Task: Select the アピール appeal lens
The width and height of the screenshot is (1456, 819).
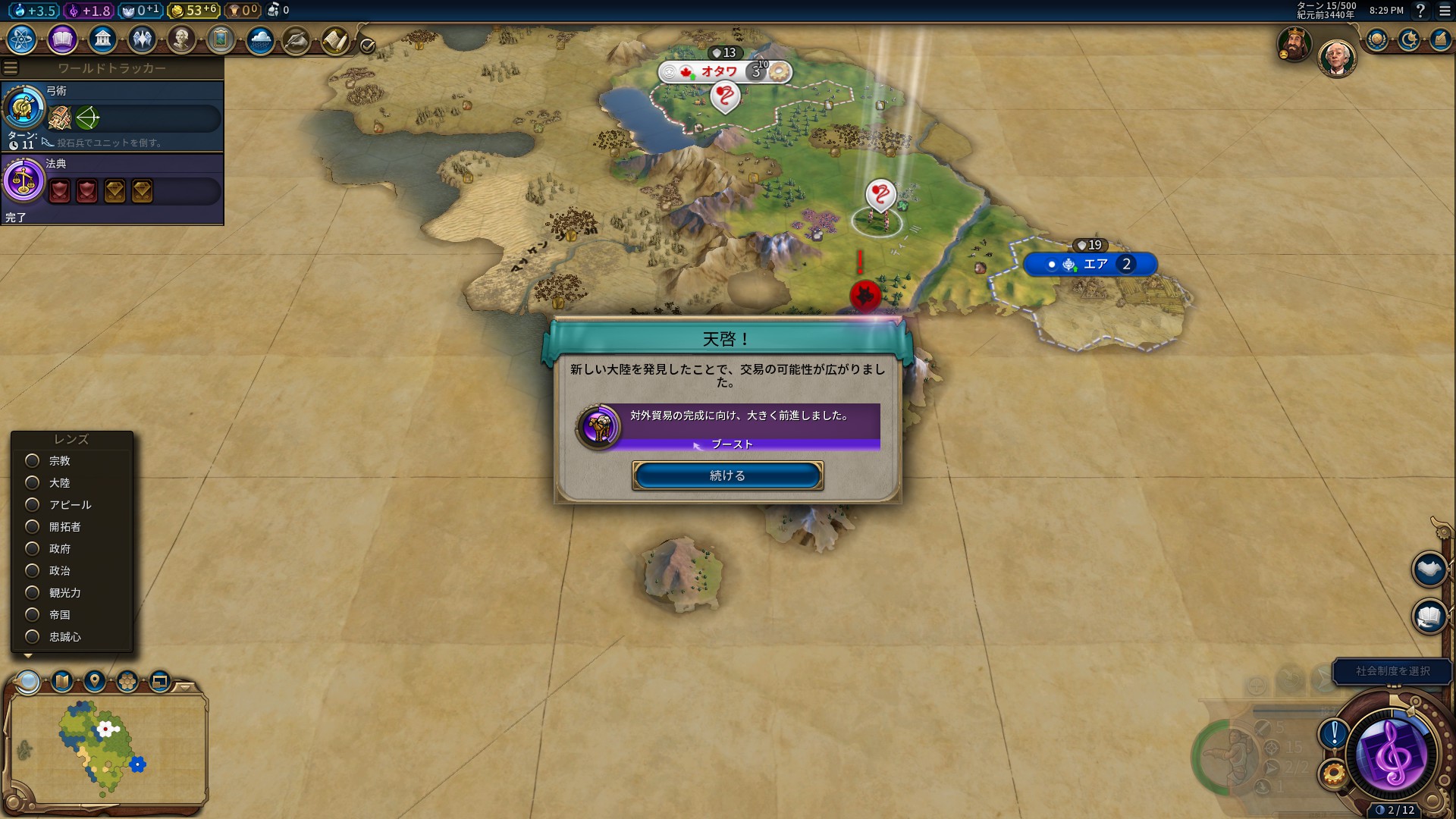Action: coord(33,504)
